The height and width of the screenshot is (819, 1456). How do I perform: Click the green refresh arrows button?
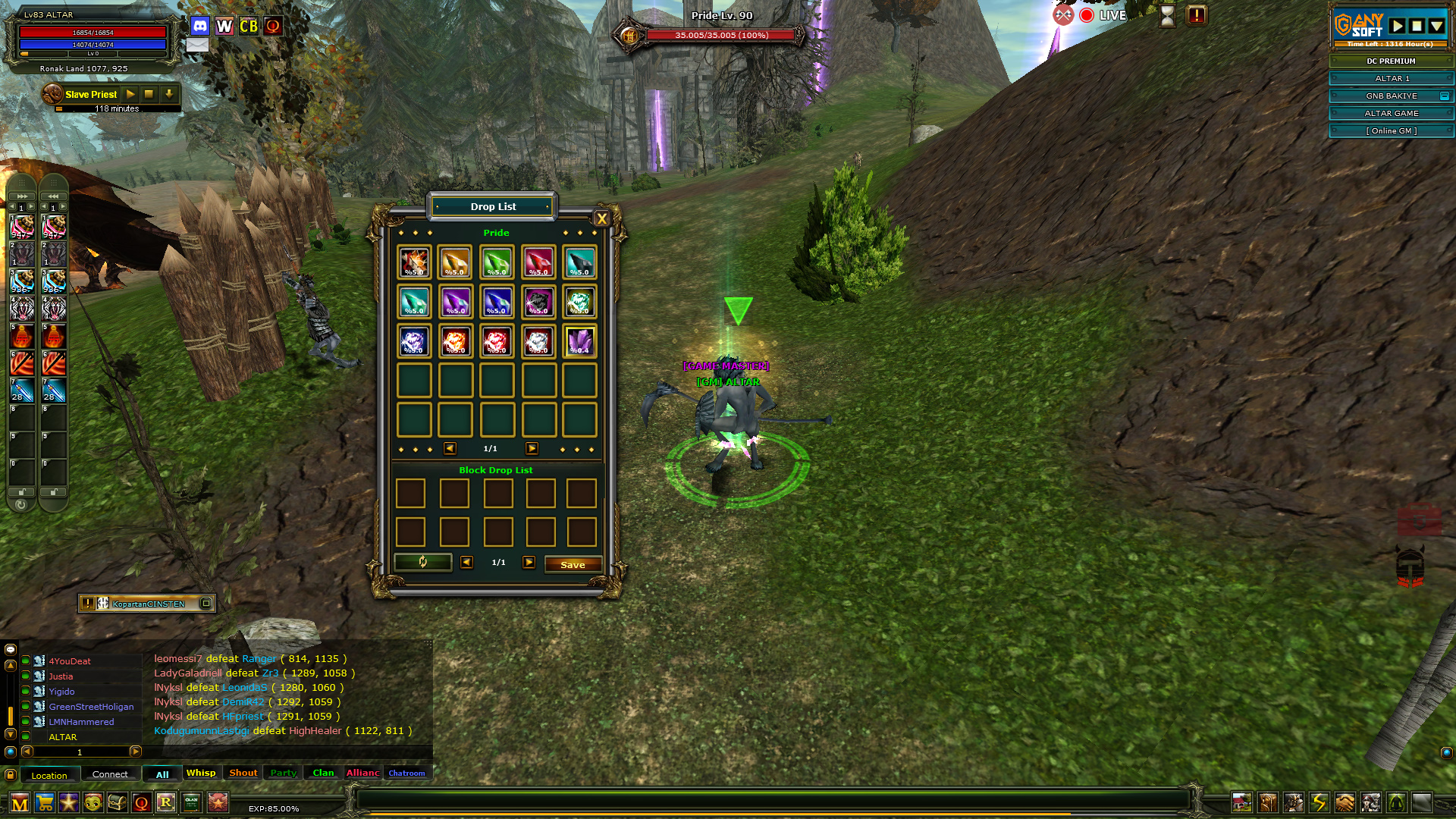click(x=422, y=562)
